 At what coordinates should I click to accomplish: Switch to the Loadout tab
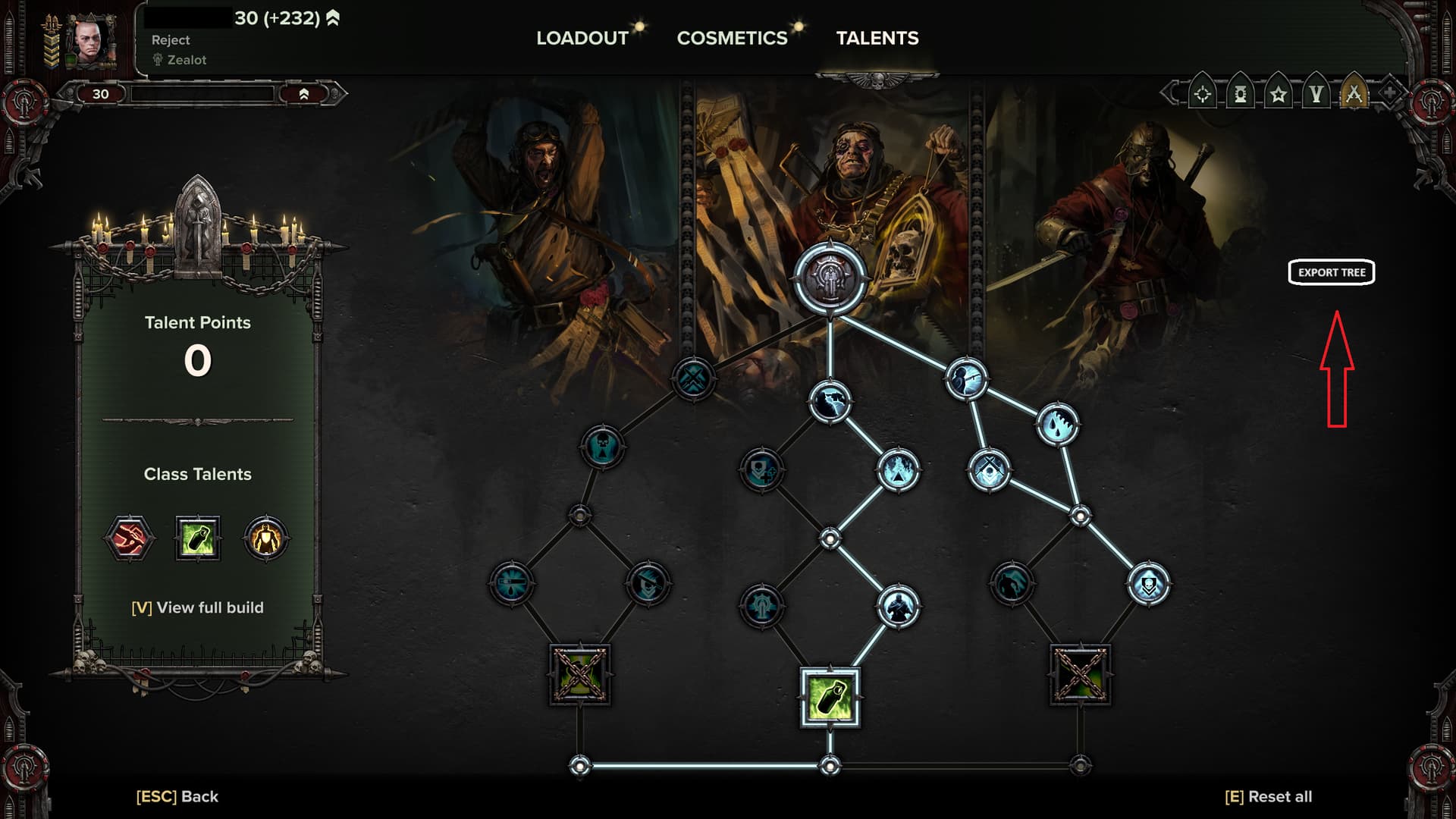pyautogui.click(x=582, y=38)
